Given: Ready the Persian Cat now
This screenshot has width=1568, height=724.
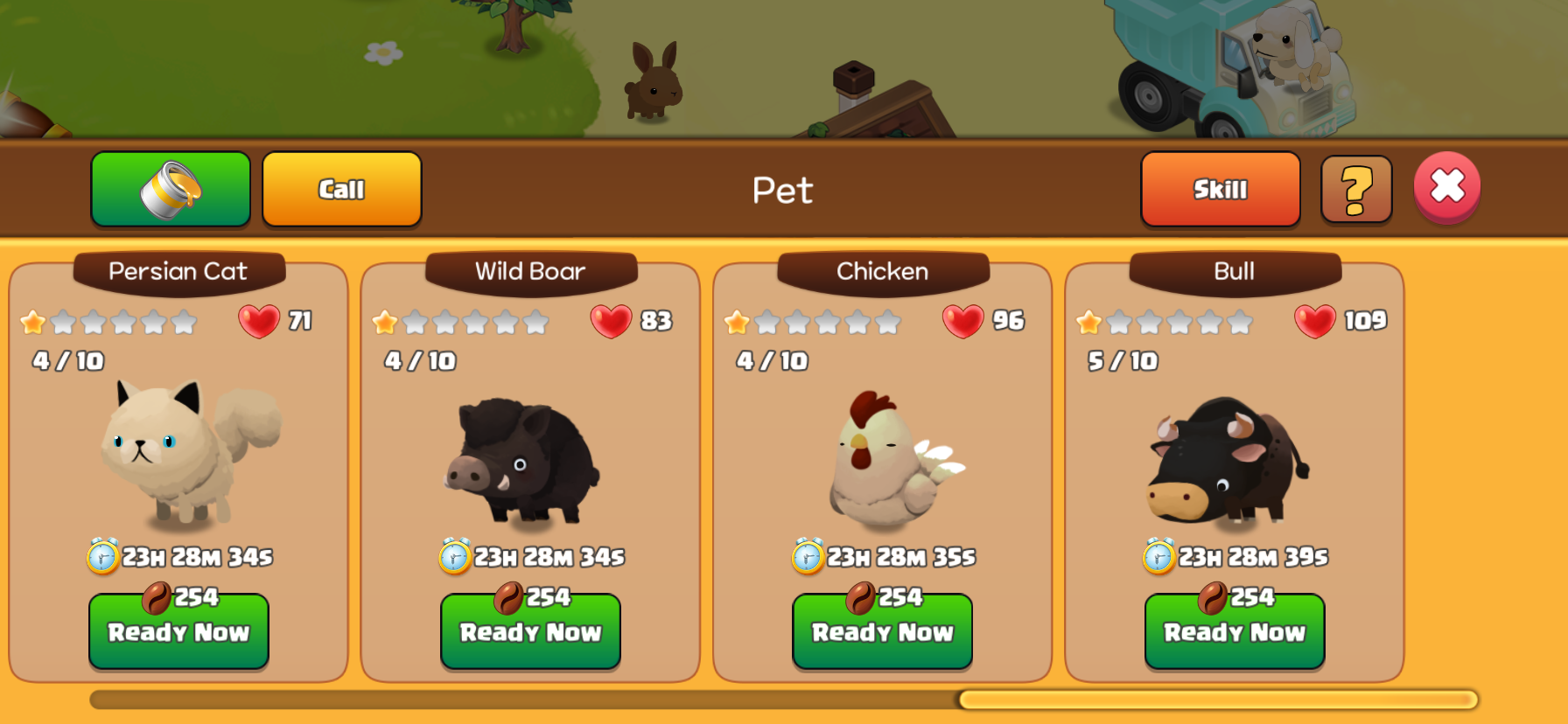Looking at the screenshot, I should 178,631.
